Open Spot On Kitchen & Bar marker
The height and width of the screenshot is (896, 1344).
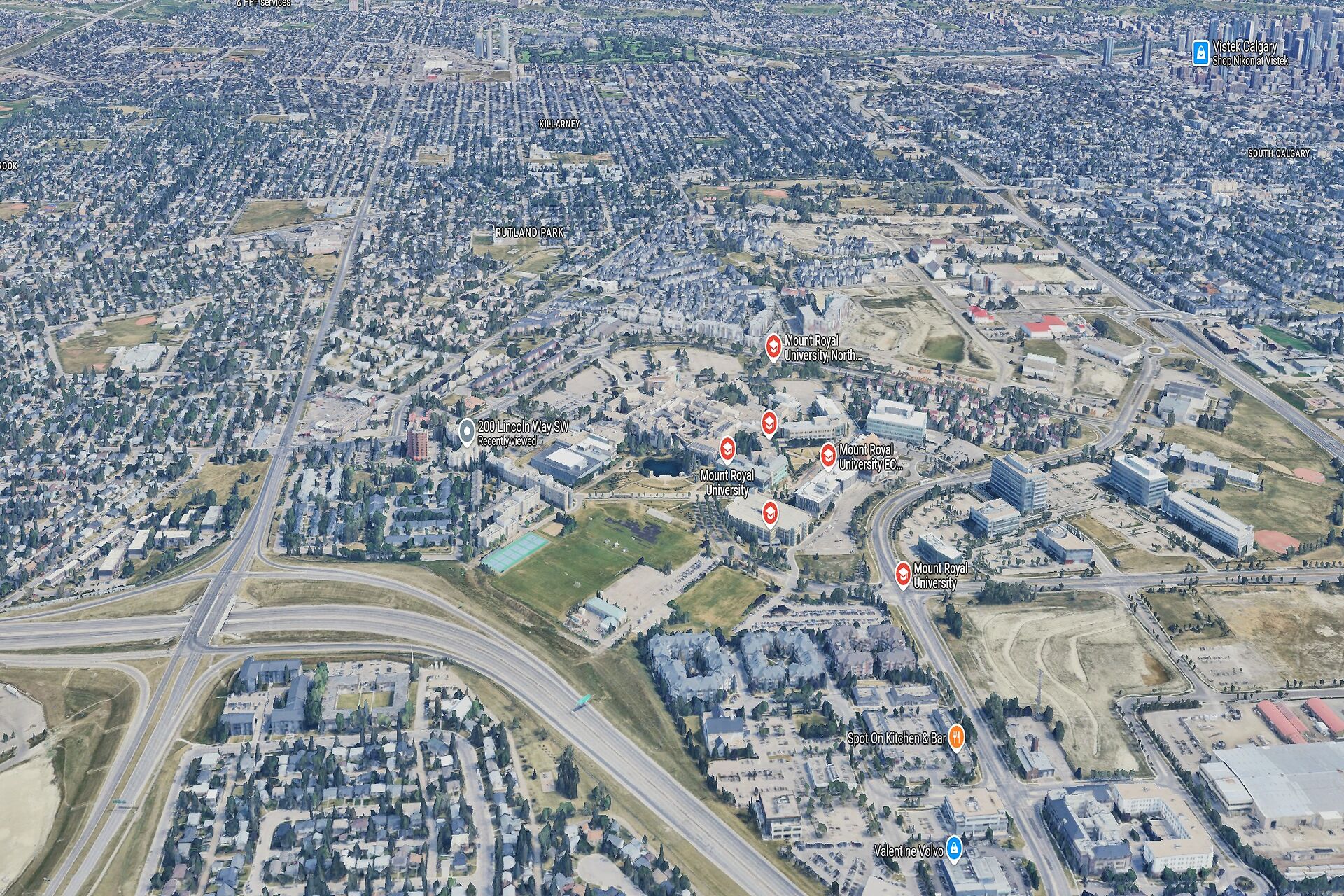(956, 738)
